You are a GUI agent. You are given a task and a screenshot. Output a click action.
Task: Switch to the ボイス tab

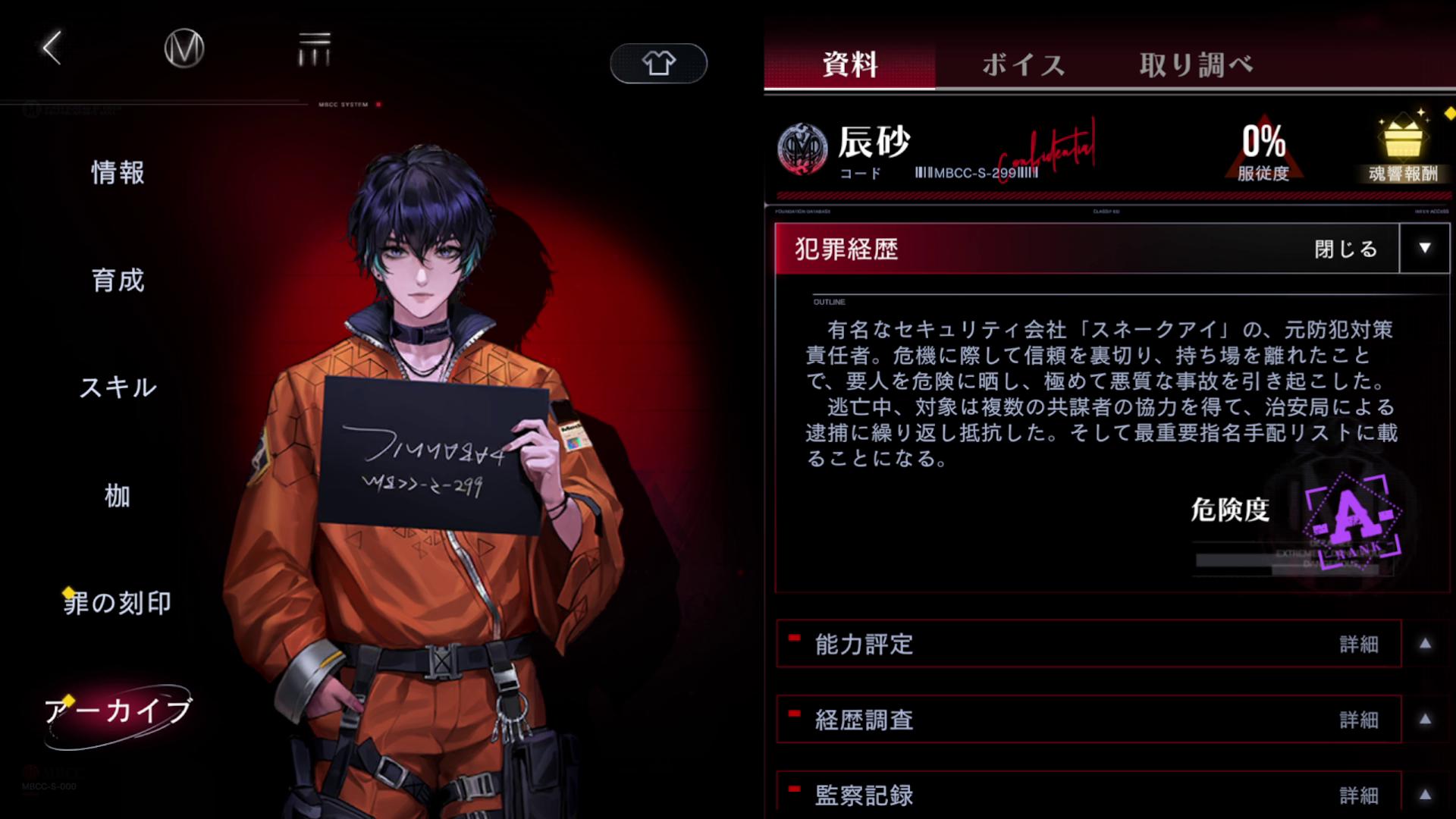pos(1022,65)
